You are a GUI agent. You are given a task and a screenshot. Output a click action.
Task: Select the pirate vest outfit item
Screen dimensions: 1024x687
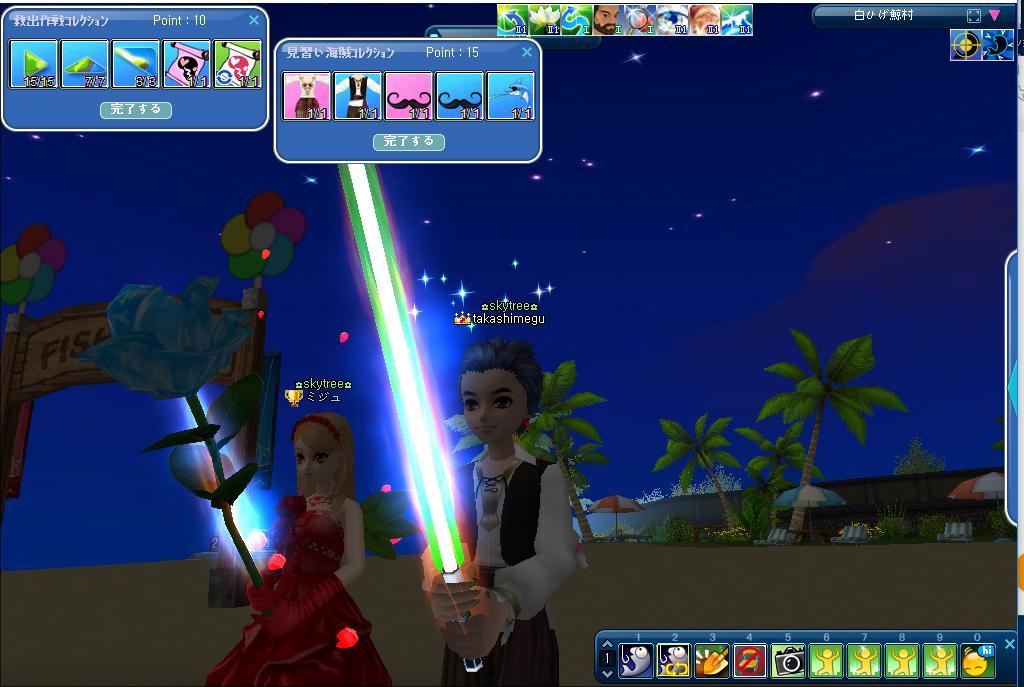357,96
